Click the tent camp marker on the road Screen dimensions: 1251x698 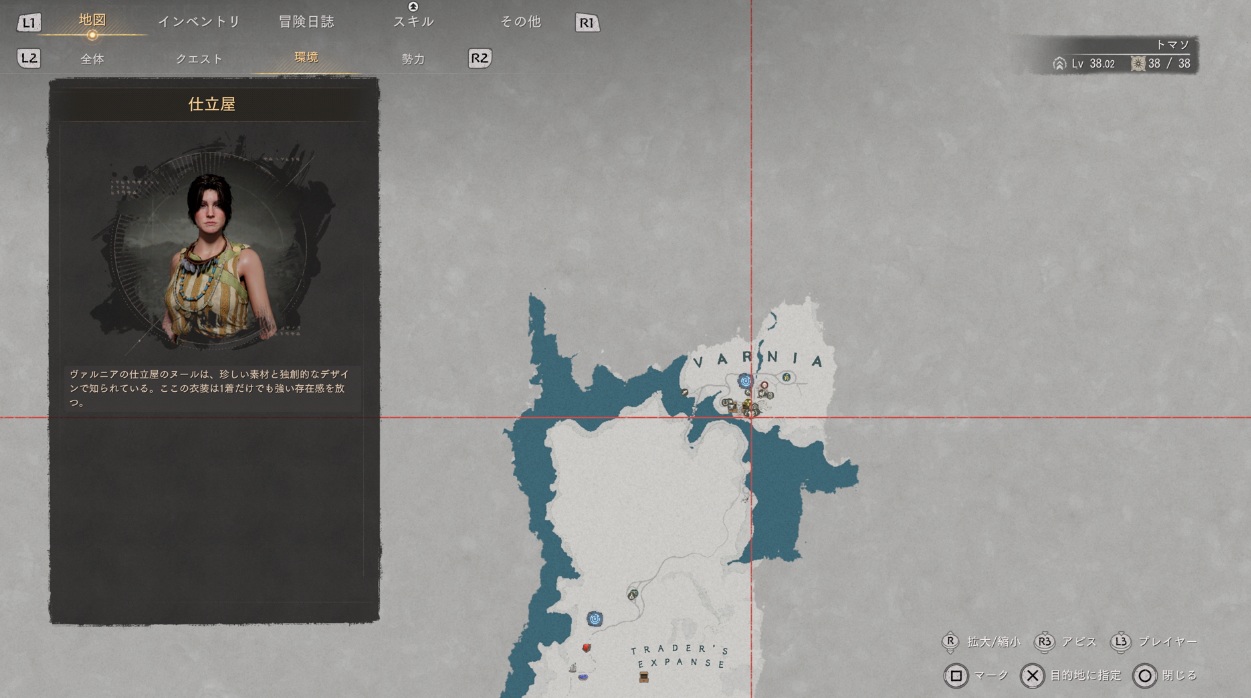(x=633, y=594)
